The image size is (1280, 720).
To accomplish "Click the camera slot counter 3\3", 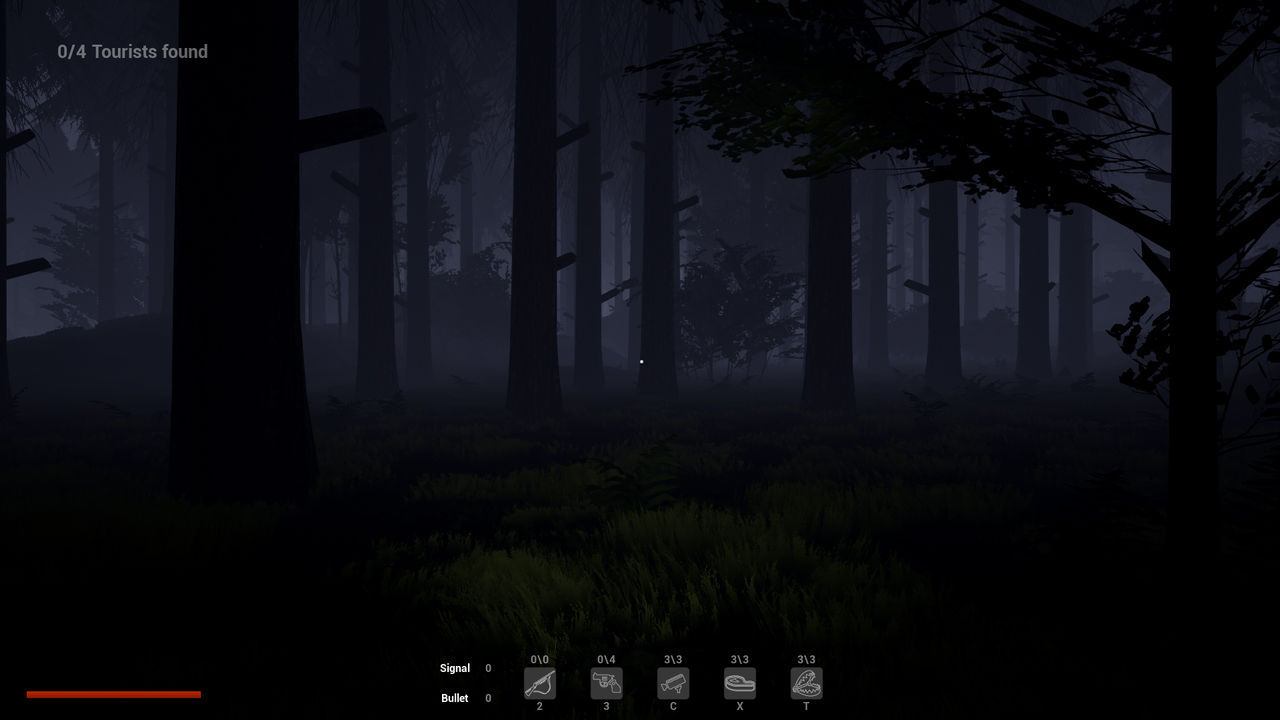I will [x=673, y=660].
